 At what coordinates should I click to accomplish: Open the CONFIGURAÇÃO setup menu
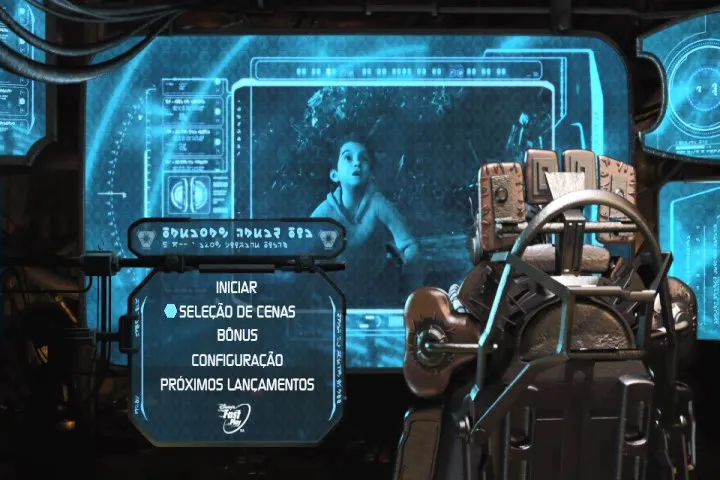coord(237,360)
